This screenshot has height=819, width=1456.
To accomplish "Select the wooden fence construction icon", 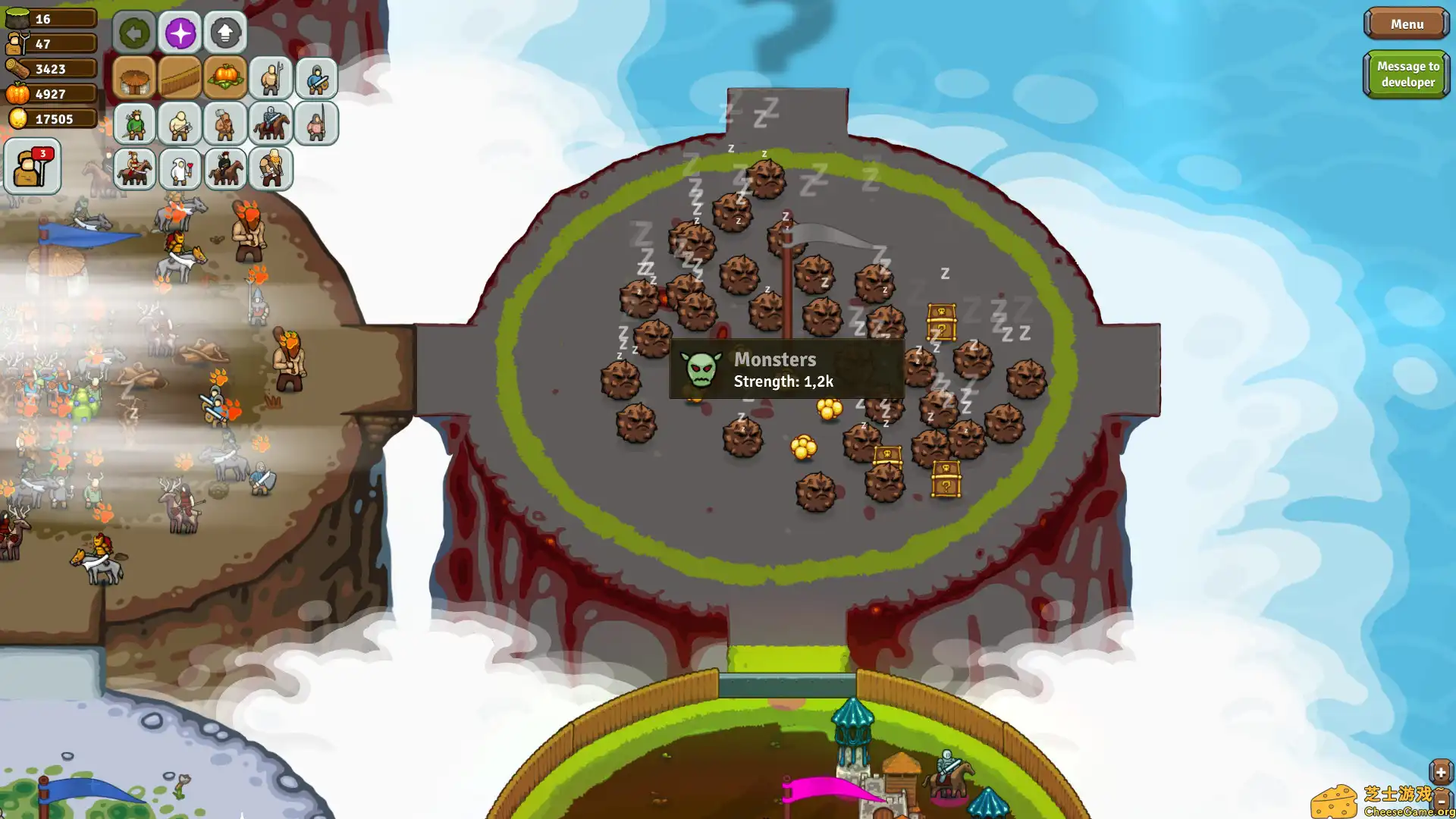I will pyautogui.click(x=179, y=77).
